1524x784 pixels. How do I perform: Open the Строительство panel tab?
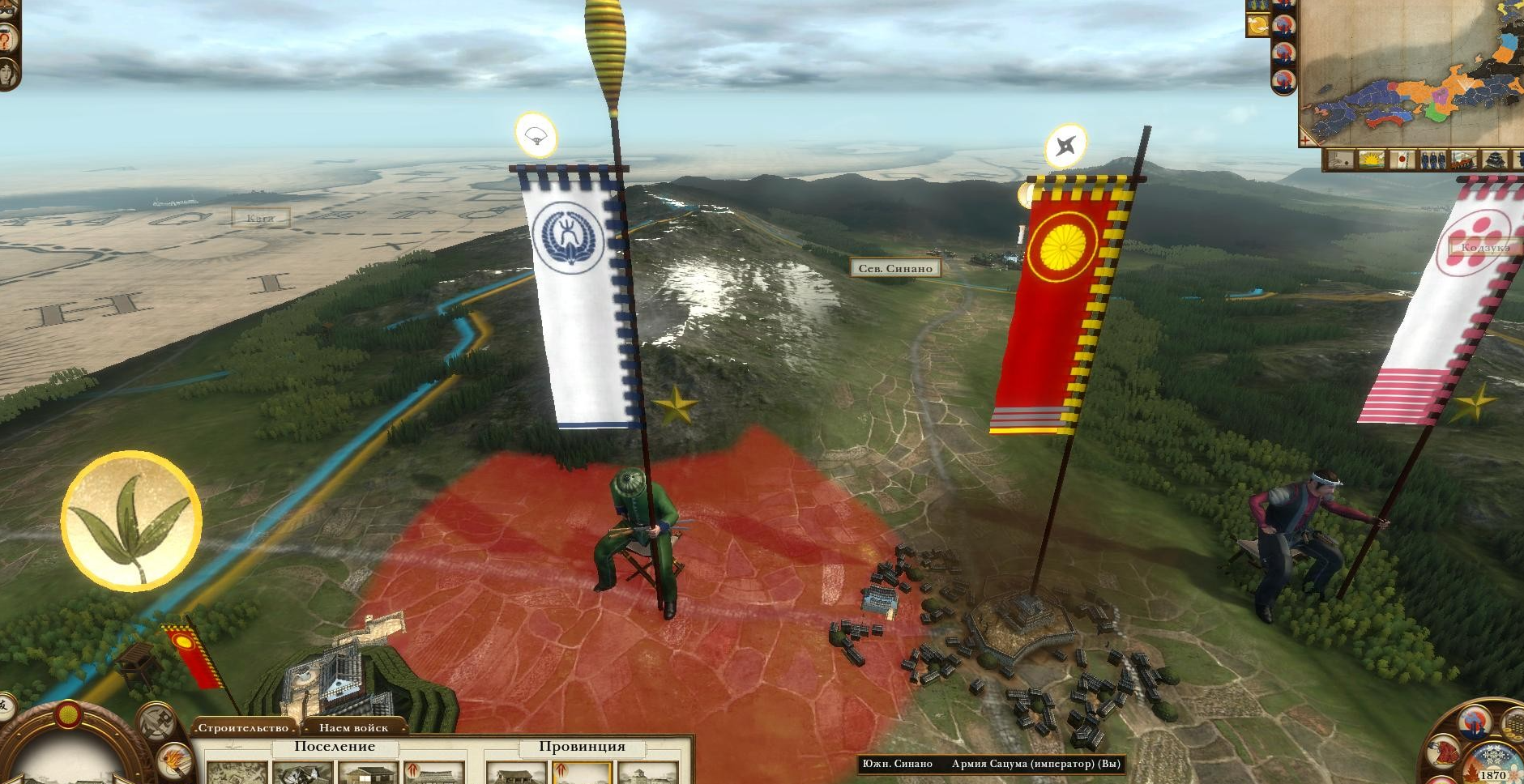[243, 728]
